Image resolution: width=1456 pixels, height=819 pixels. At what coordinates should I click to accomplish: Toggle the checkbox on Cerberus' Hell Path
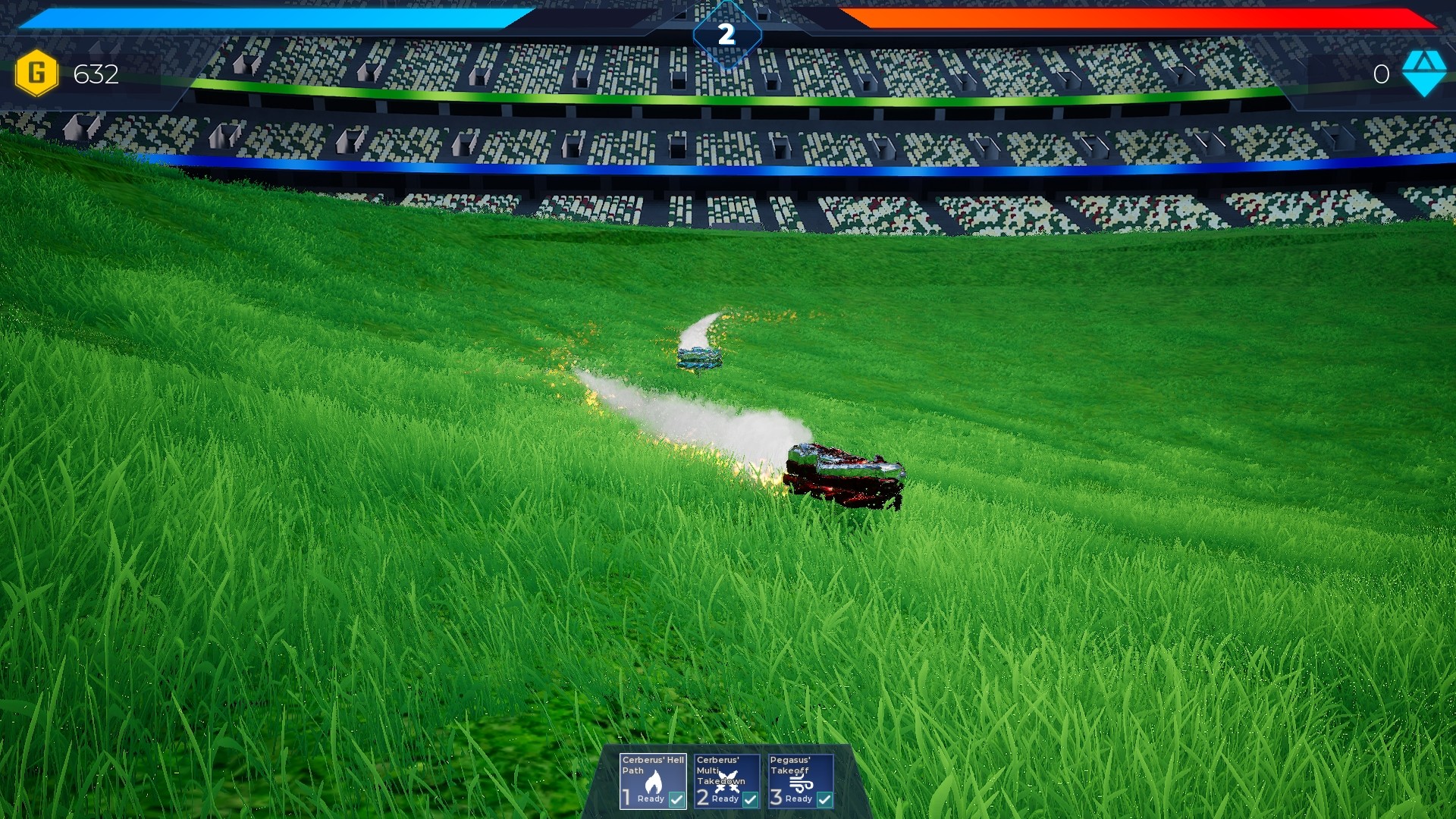[676, 800]
